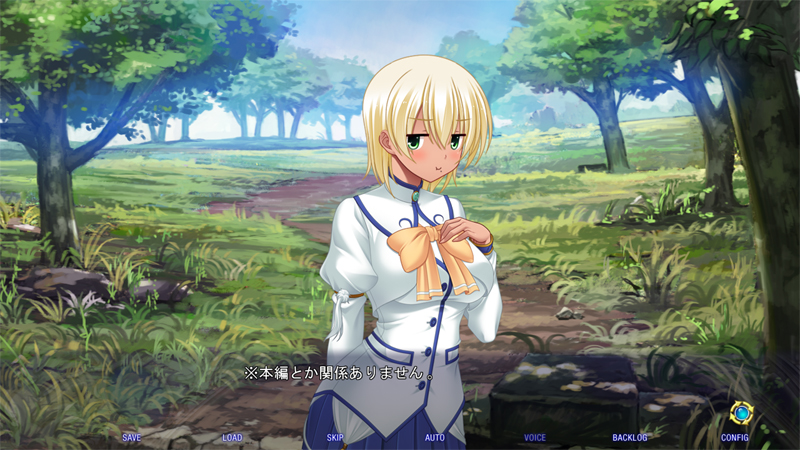Click the VOICE button
Image resolution: width=800 pixels, height=450 pixels.
(x=535, y=438)
